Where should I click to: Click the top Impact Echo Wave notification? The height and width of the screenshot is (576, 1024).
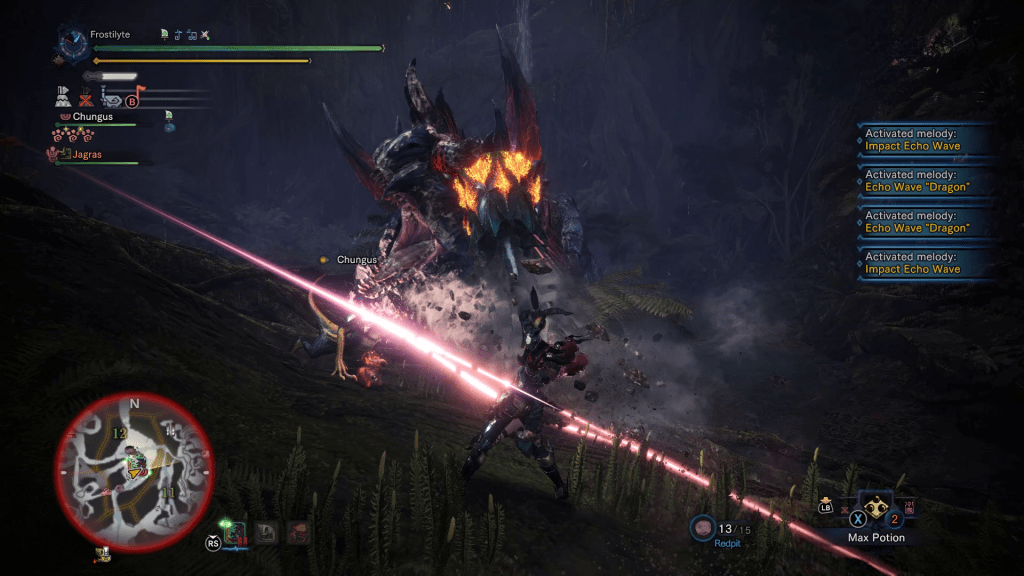click(922, 139)
